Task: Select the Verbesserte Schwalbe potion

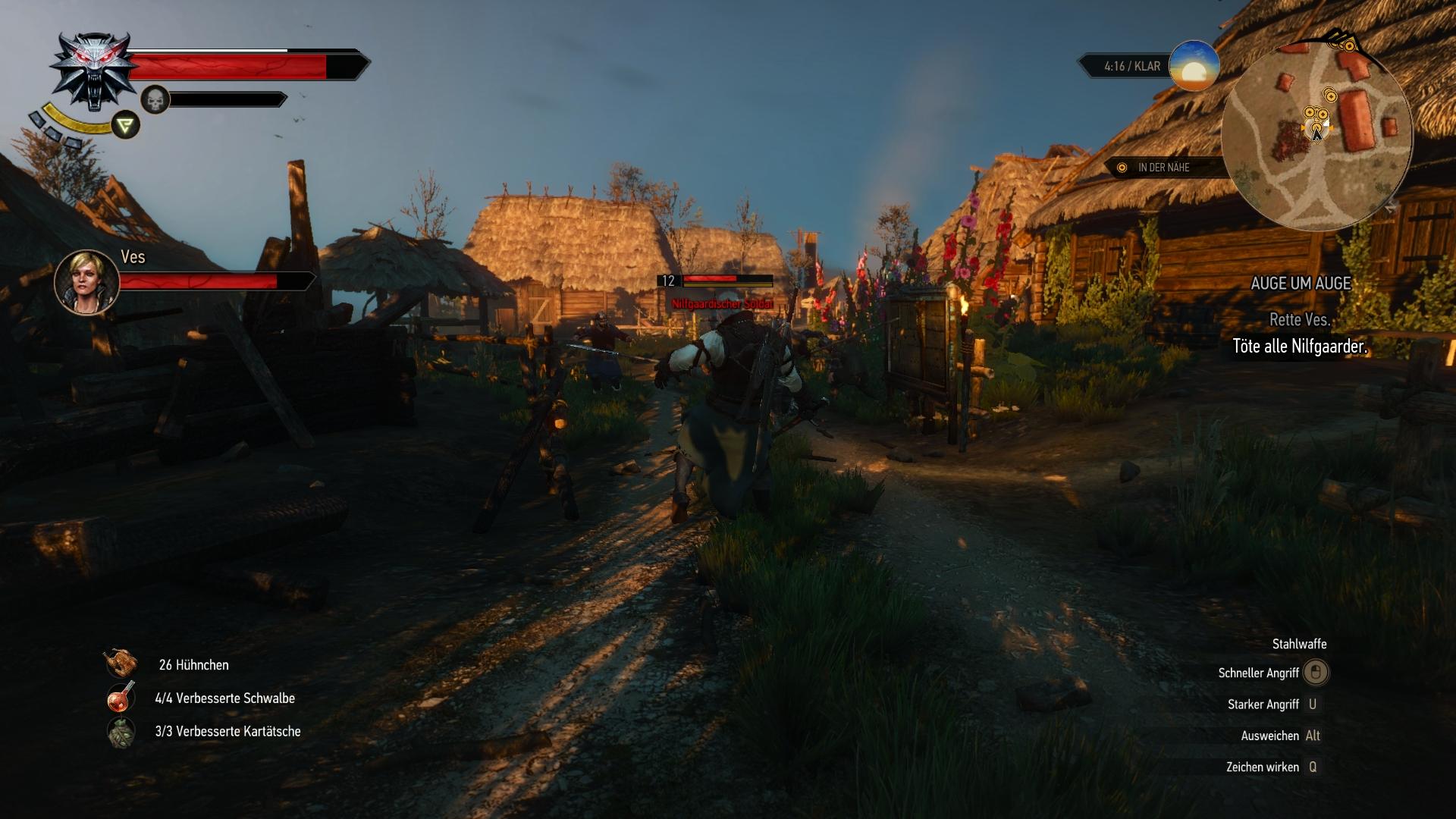Action: [121, 698]
